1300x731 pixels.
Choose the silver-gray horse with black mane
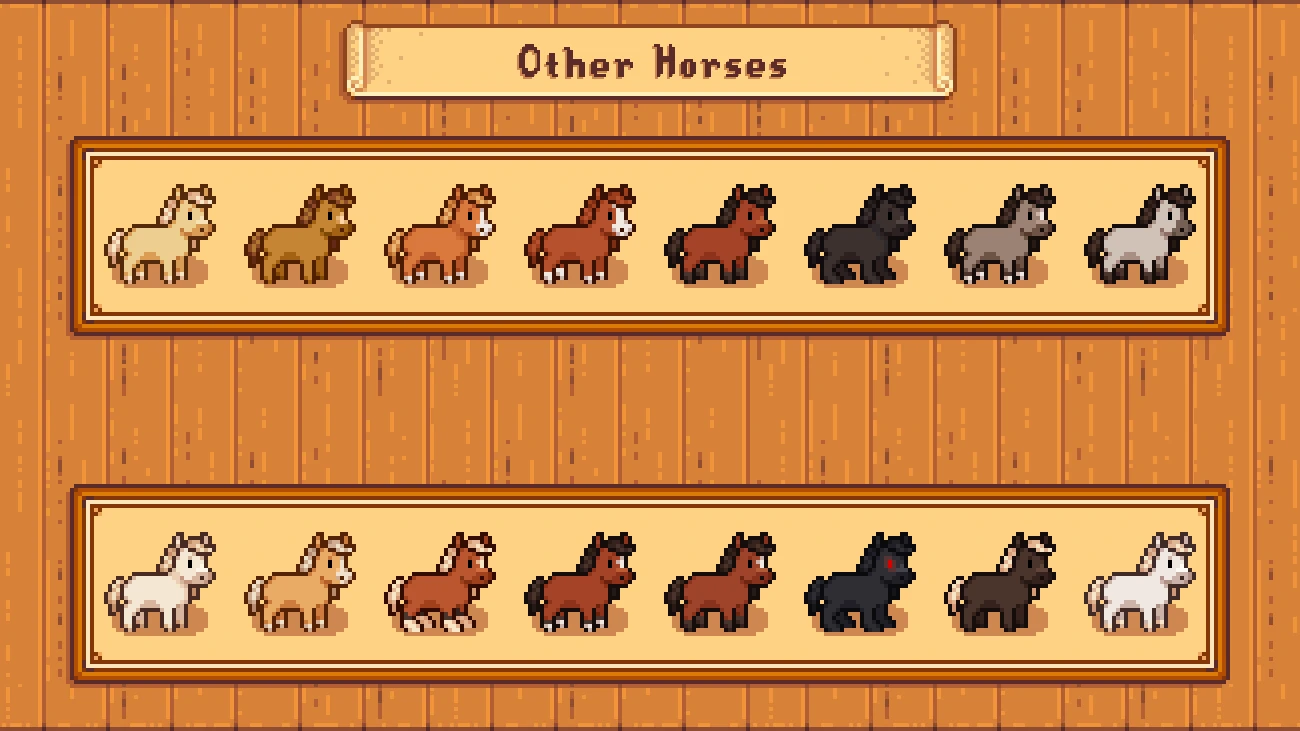(x=1140, y=235)
